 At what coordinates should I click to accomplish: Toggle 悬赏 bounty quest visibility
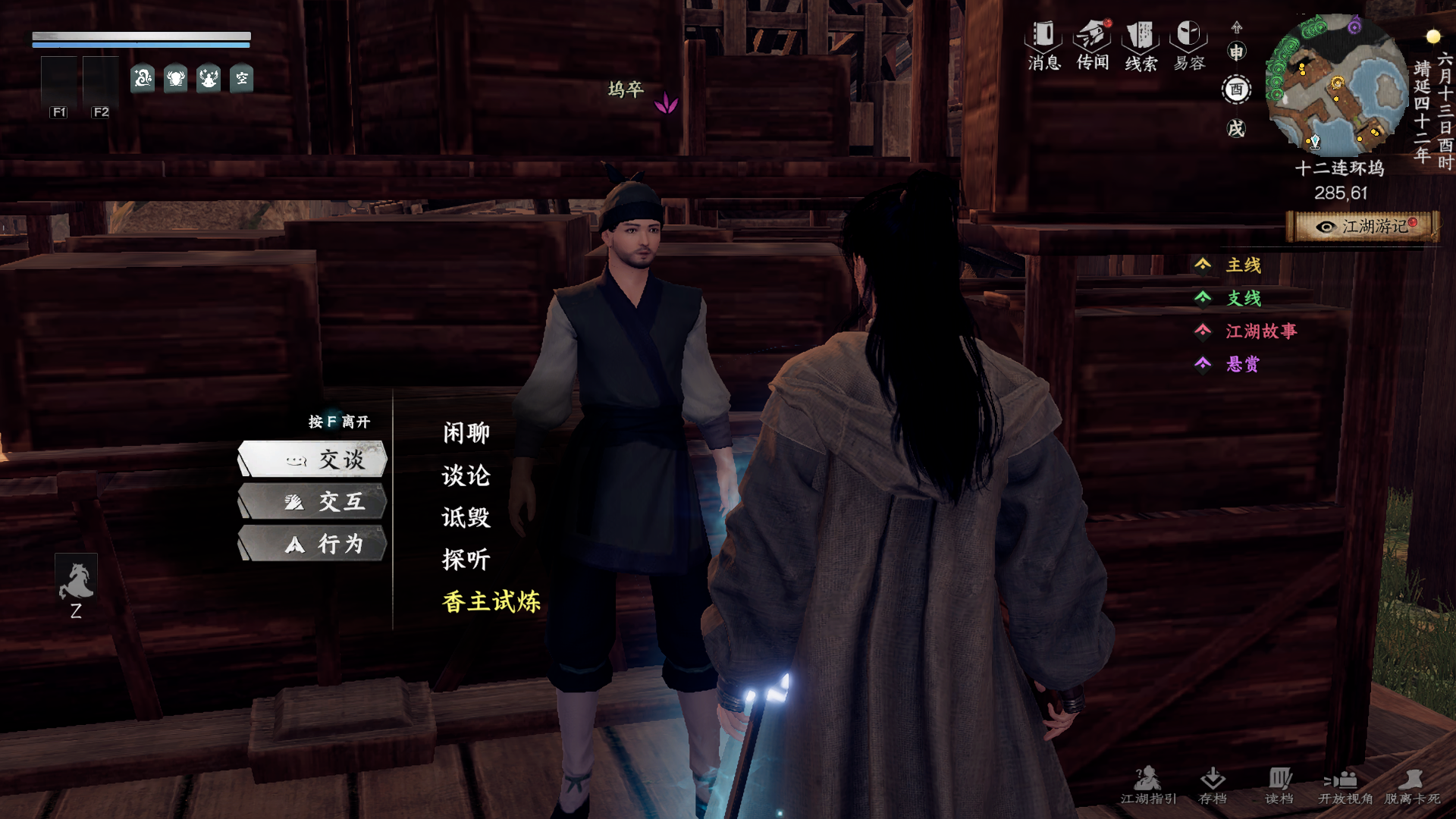pos(1243,366)
